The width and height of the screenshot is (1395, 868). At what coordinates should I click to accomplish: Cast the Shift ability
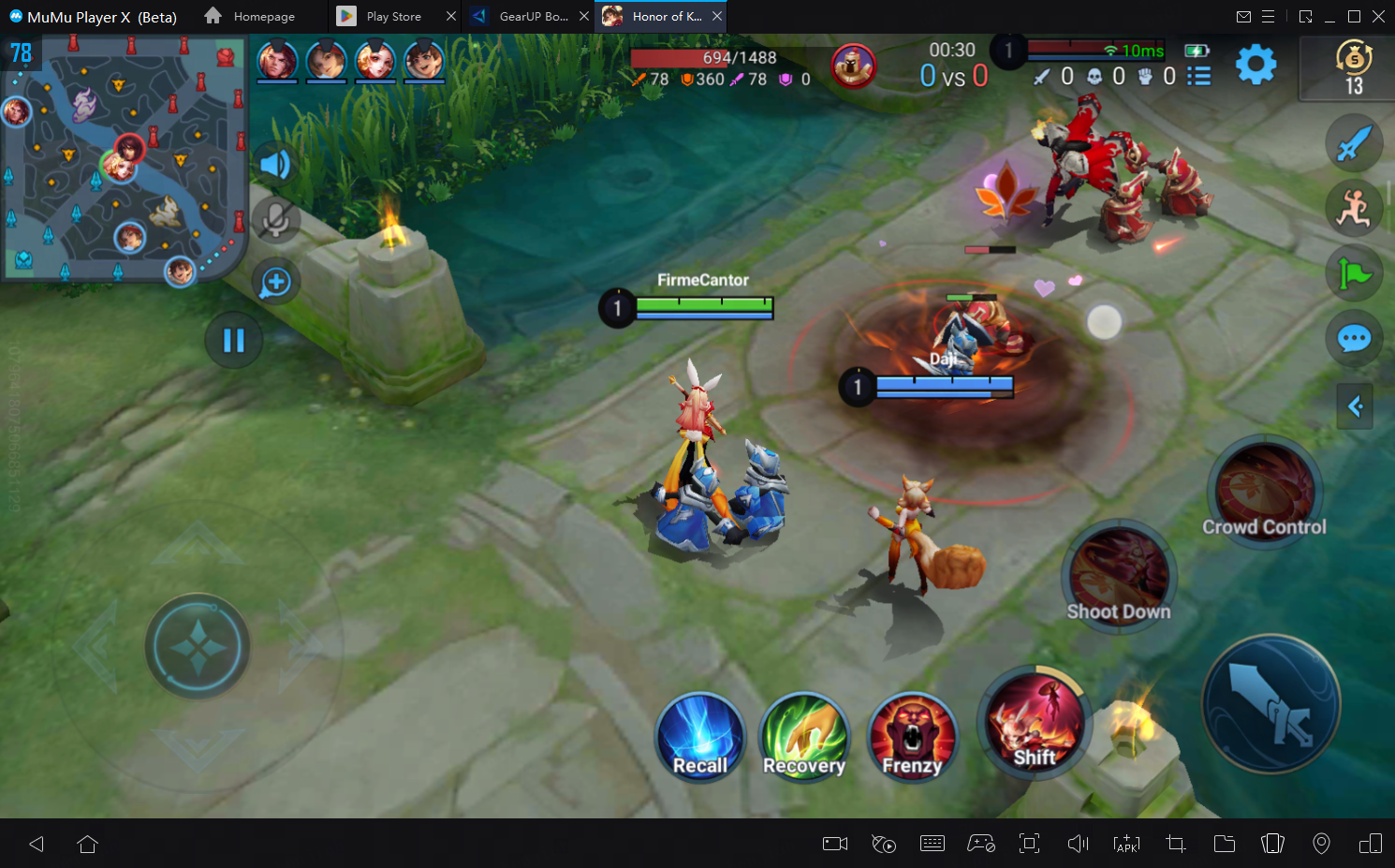pos(1034,722)
